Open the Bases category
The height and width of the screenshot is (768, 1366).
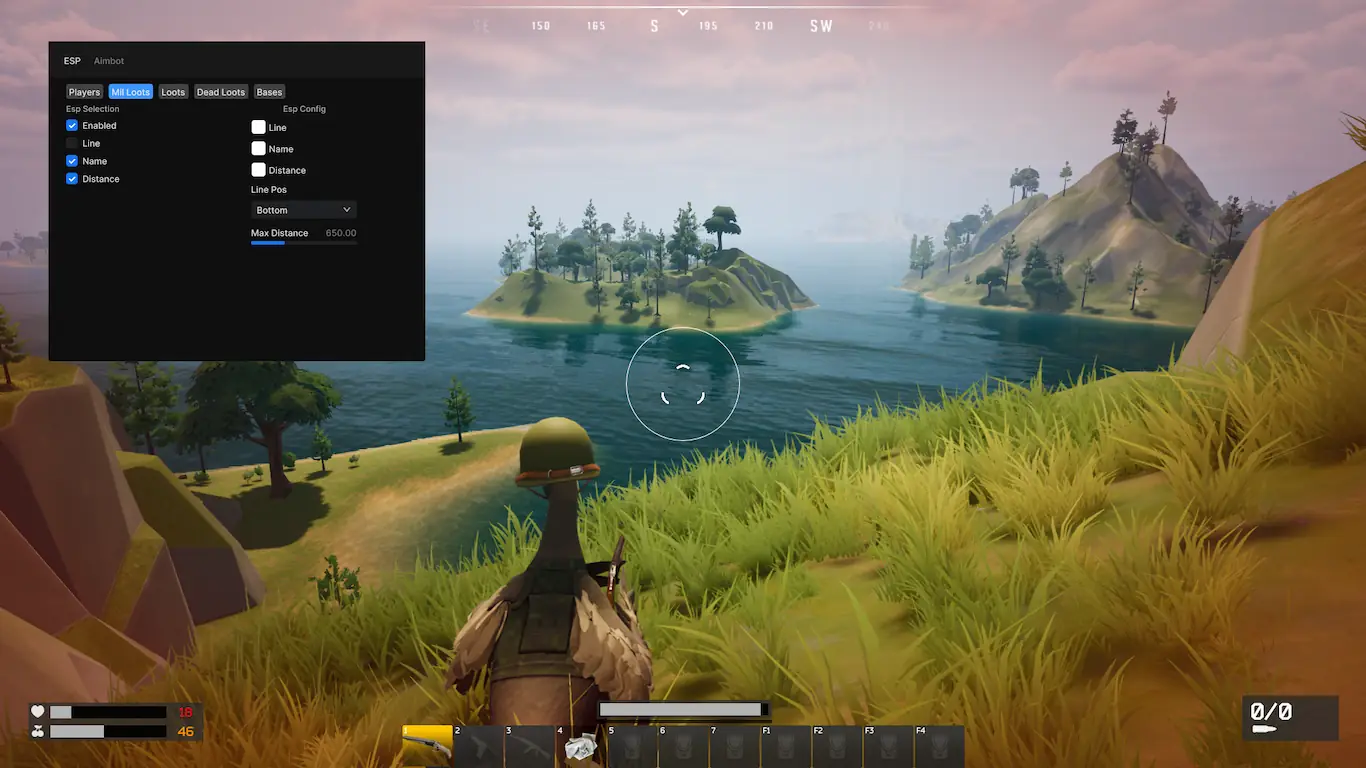pos(269,92)
